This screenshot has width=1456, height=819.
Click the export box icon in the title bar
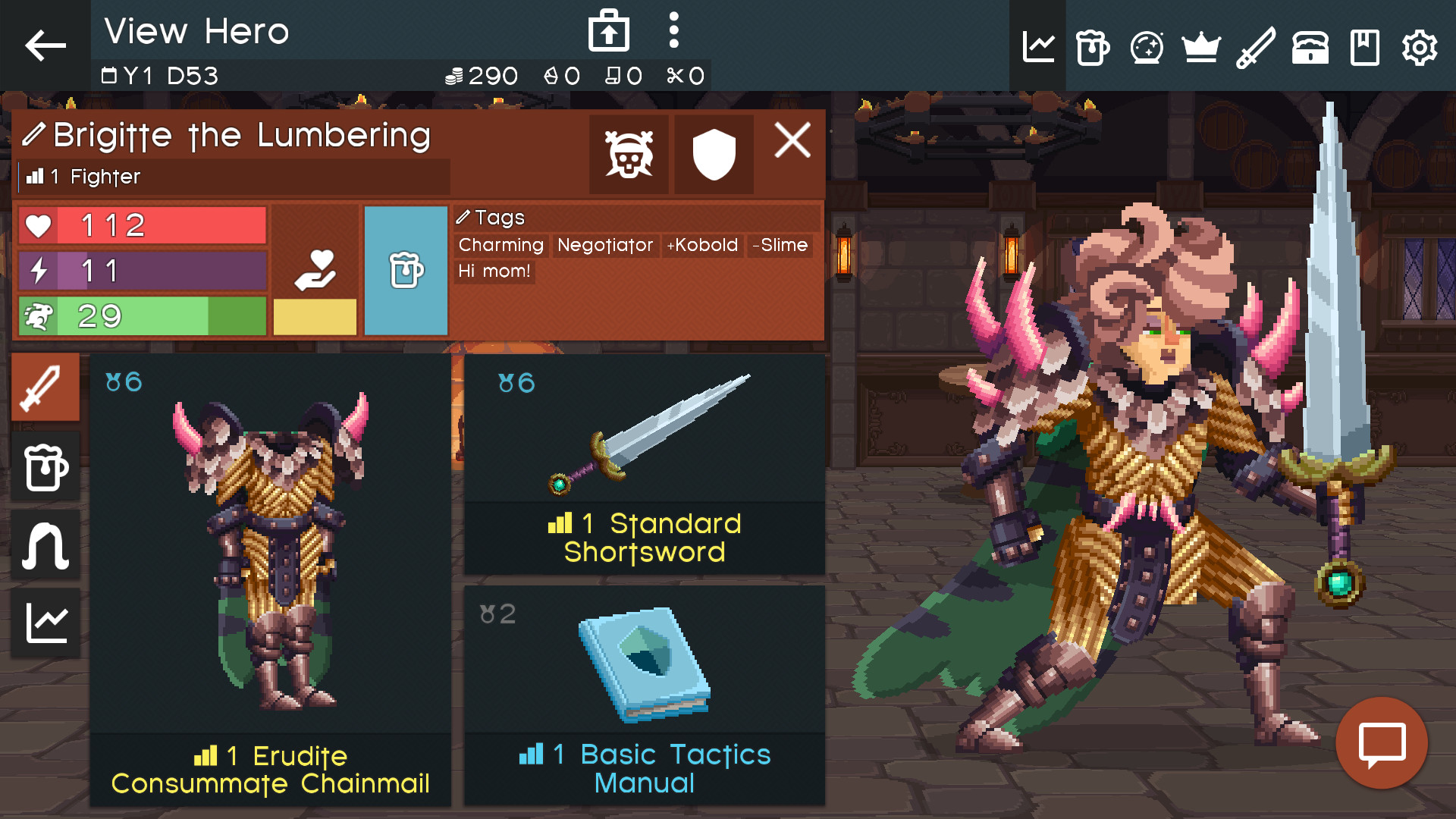(607, 30)
